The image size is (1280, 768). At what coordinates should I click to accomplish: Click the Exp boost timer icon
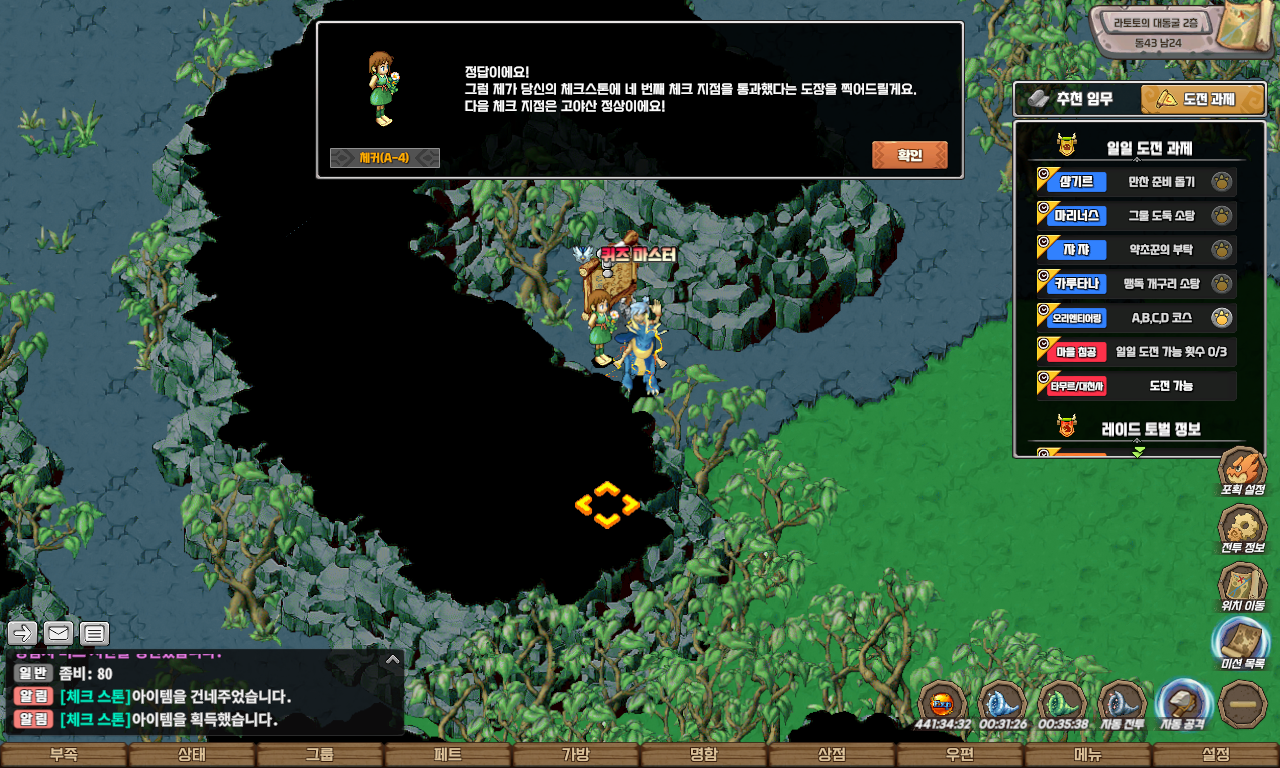tap(942, 704)
